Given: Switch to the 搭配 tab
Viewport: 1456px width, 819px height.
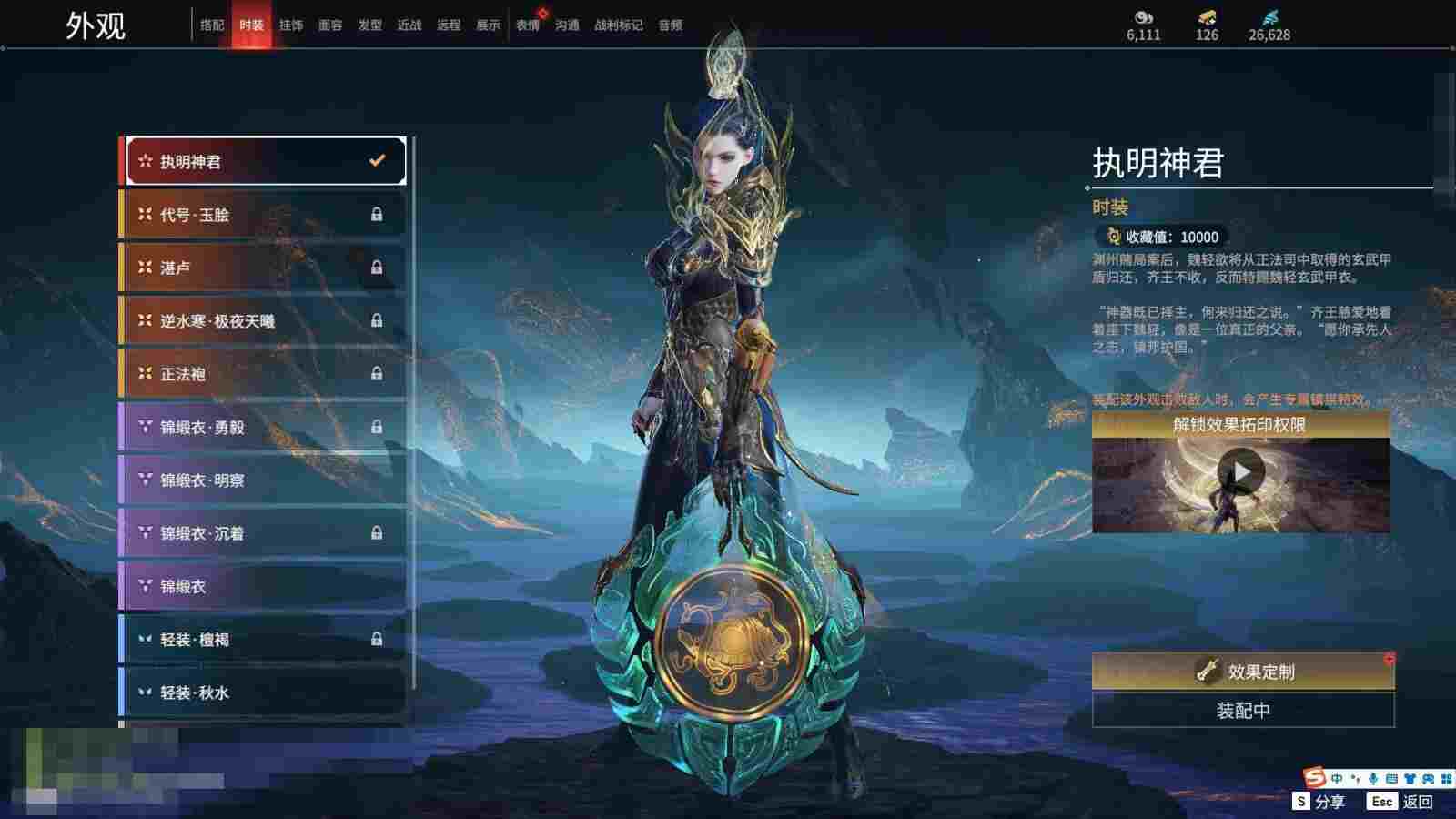Looking at the screenshot, I should 212,25.
